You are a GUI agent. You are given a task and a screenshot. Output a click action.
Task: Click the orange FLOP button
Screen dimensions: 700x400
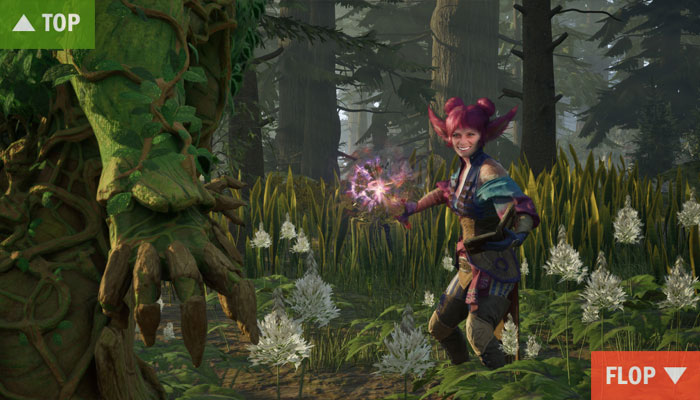(645, 376)
